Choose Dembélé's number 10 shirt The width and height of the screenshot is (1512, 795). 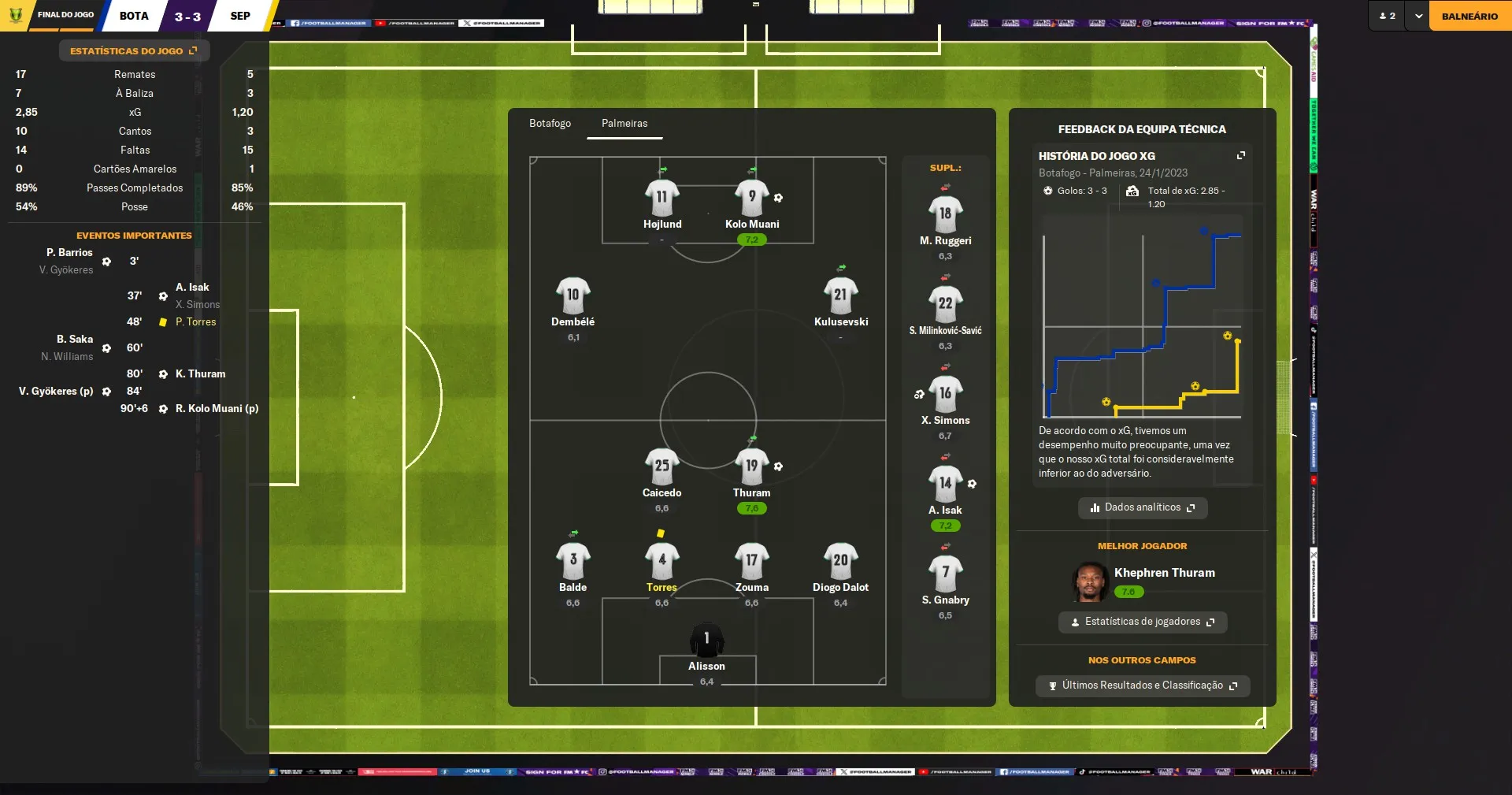point(573,295)
